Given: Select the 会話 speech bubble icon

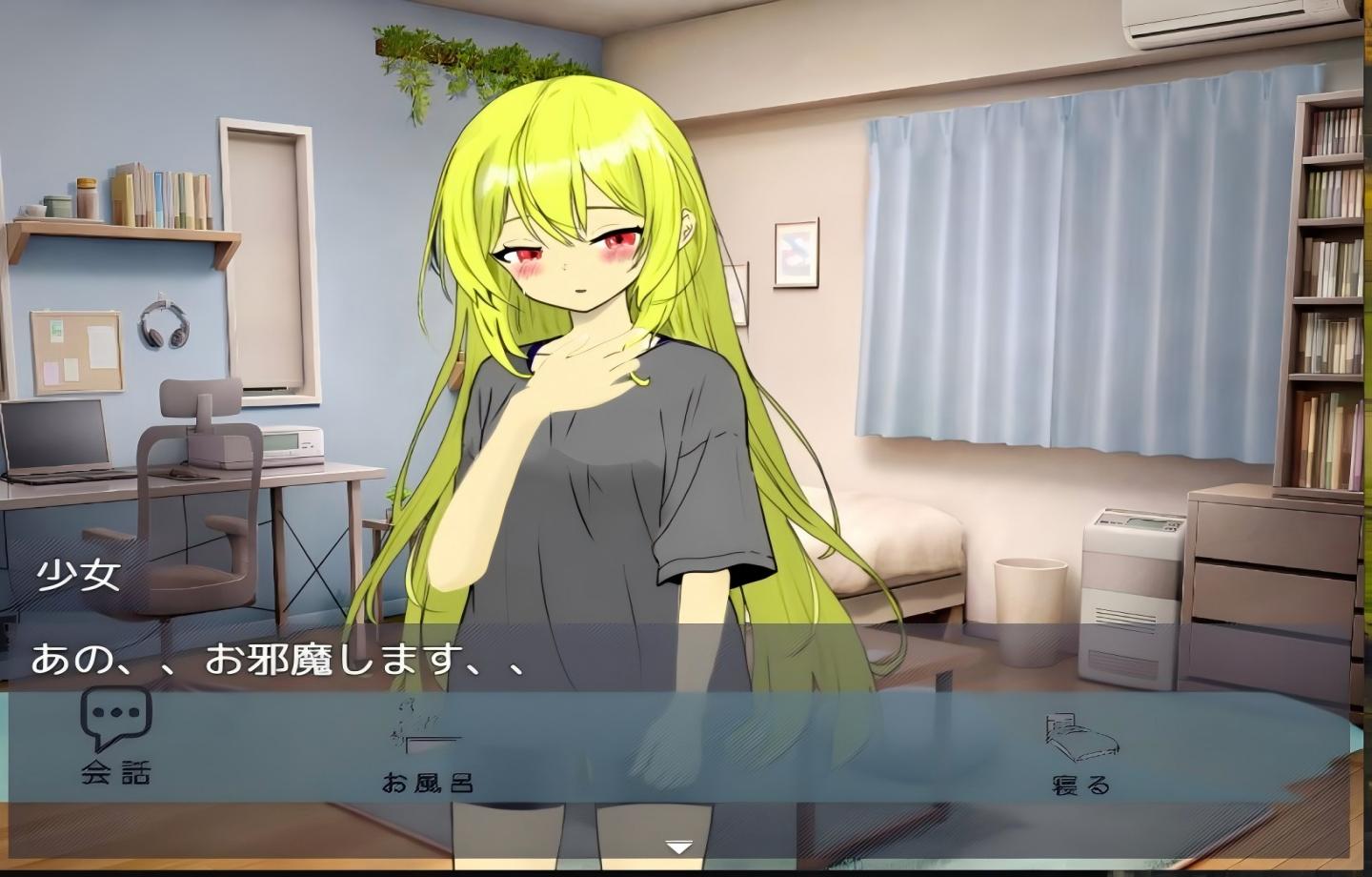Looking at the screenshot, I should (x=114, y=715).
